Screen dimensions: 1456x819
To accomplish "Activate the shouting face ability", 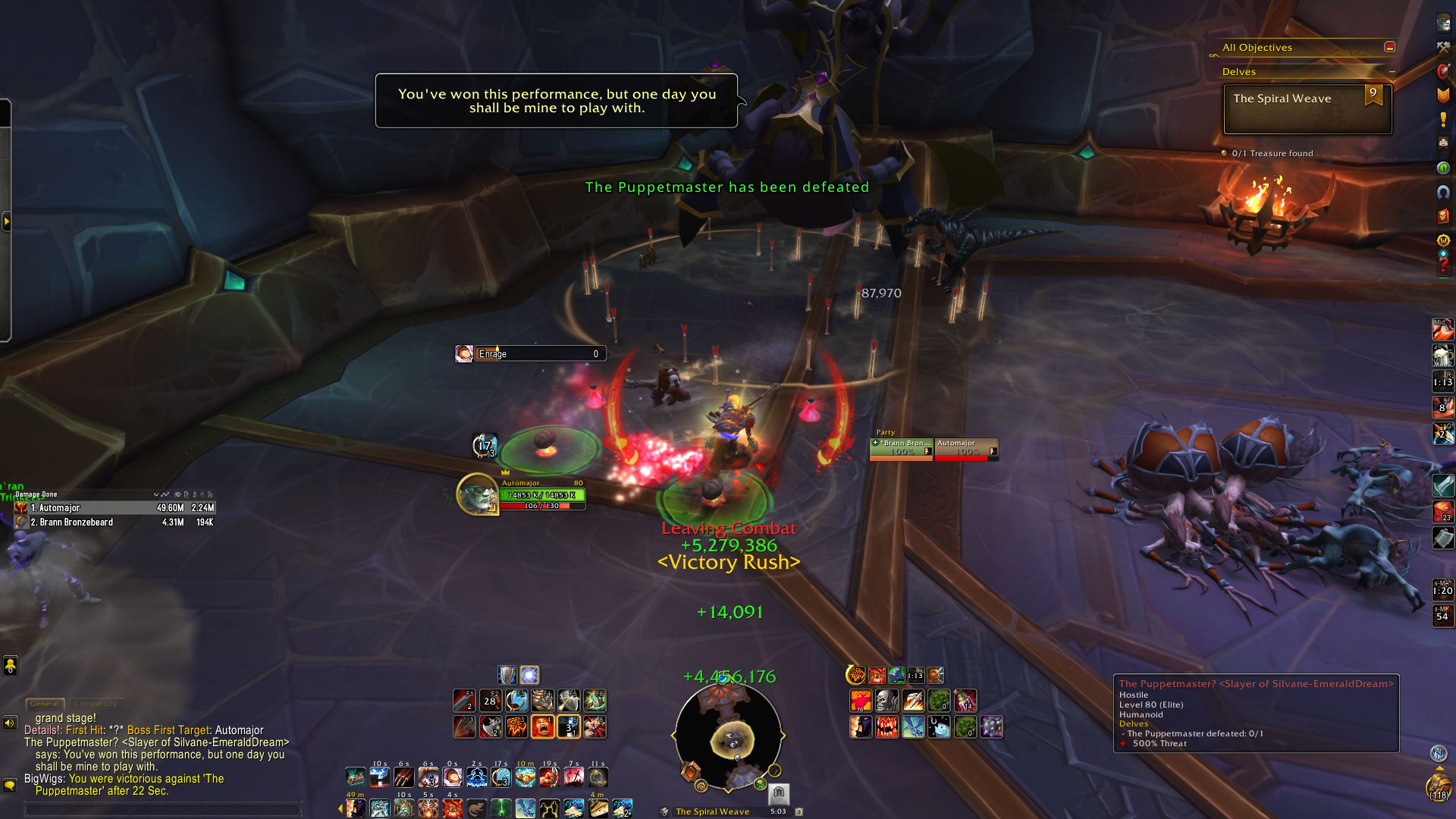I will click(x=542, y=726).
